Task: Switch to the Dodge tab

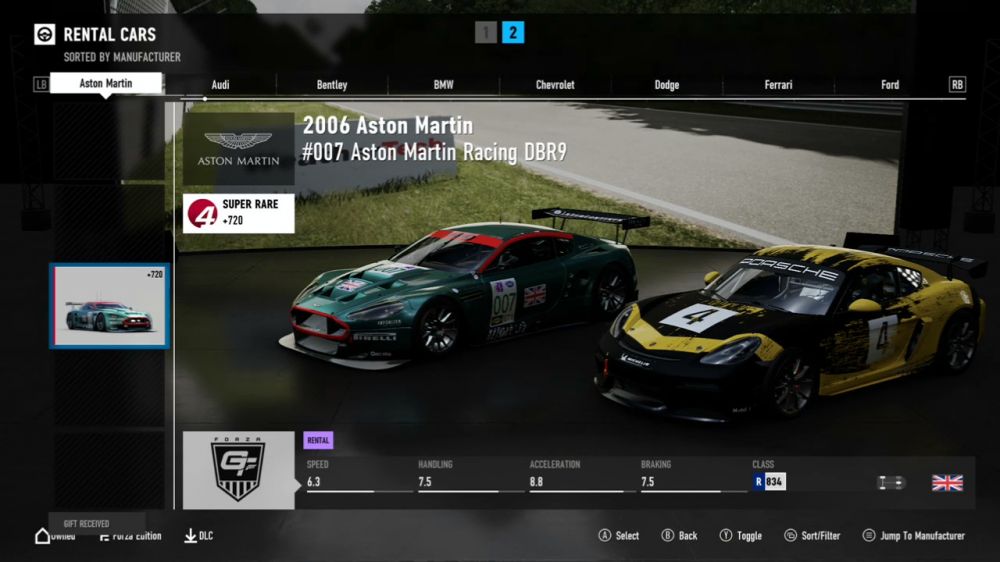Action: pyautogui.click(x=667, y=85)
